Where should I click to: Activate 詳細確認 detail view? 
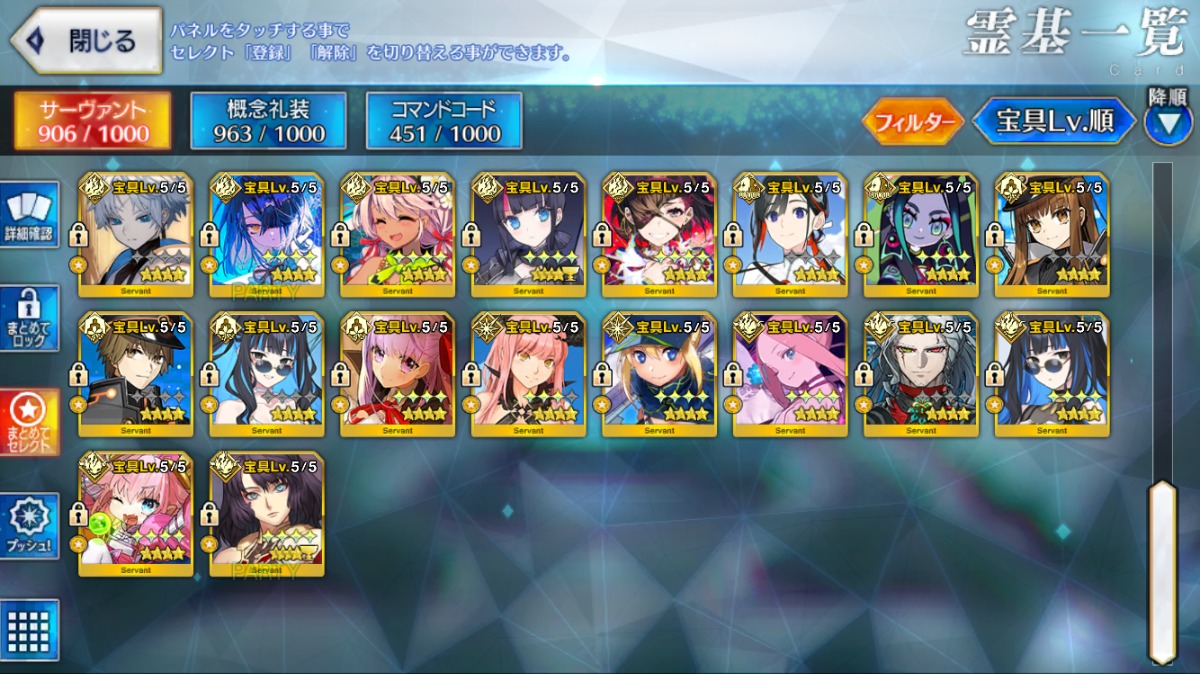(x=30, y=216)
